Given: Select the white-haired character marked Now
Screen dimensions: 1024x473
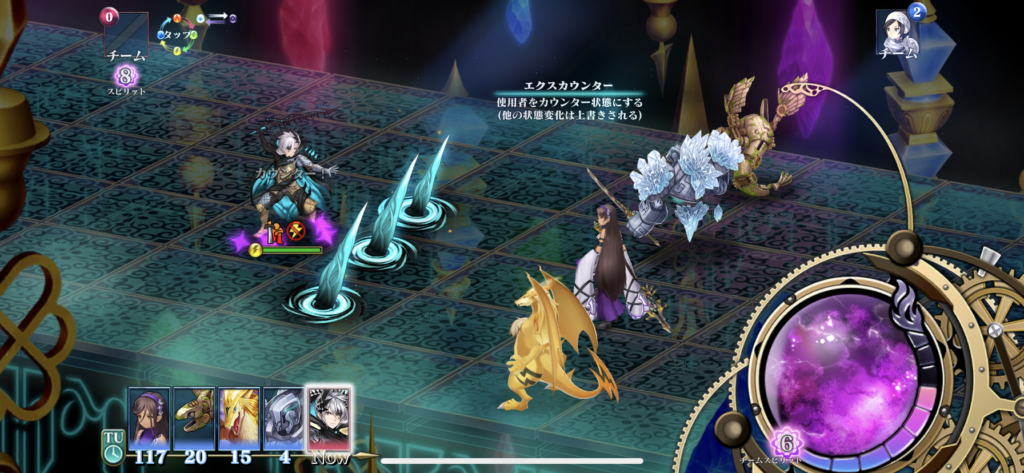Looking at the screenshot, I should [329, 417].
